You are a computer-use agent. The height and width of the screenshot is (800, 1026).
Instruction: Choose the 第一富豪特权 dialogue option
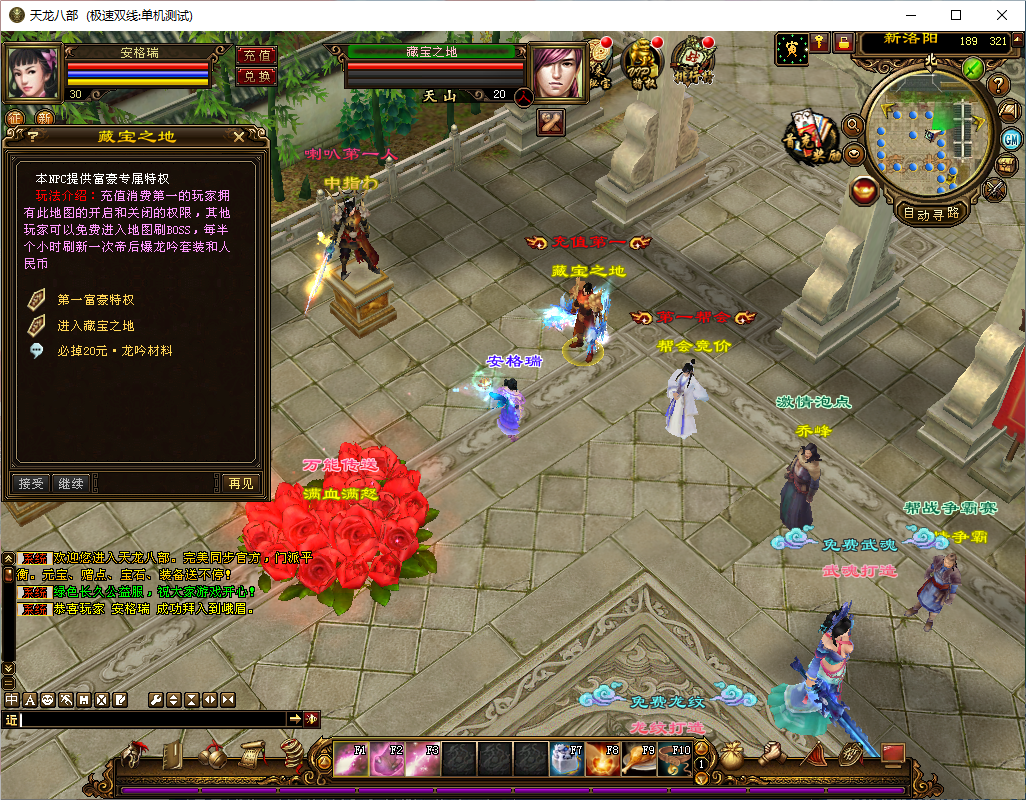point(95,299)
